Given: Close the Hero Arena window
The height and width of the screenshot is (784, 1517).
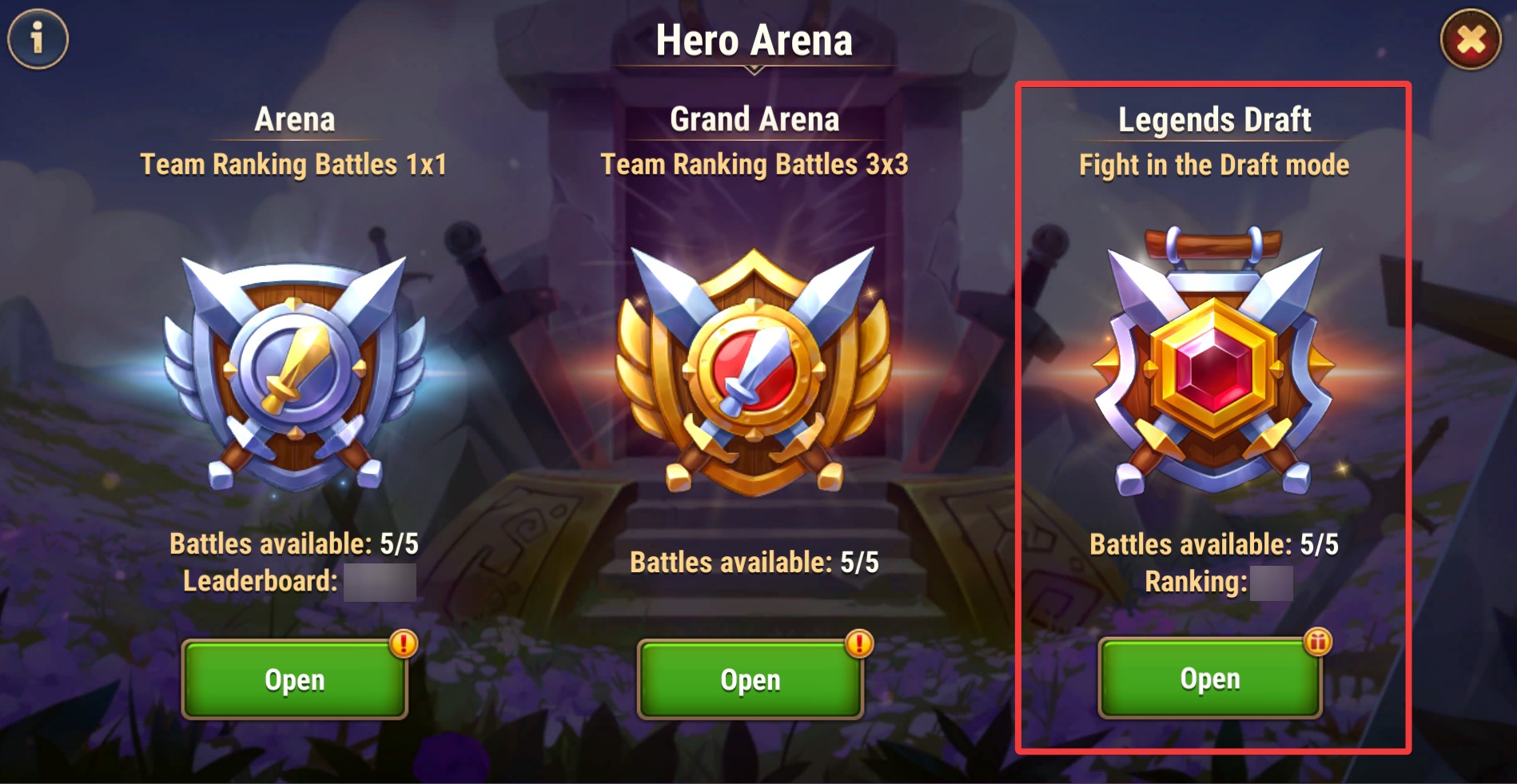Looking at the screenshot, I should pyautogui.click(x=1470, y=39).
